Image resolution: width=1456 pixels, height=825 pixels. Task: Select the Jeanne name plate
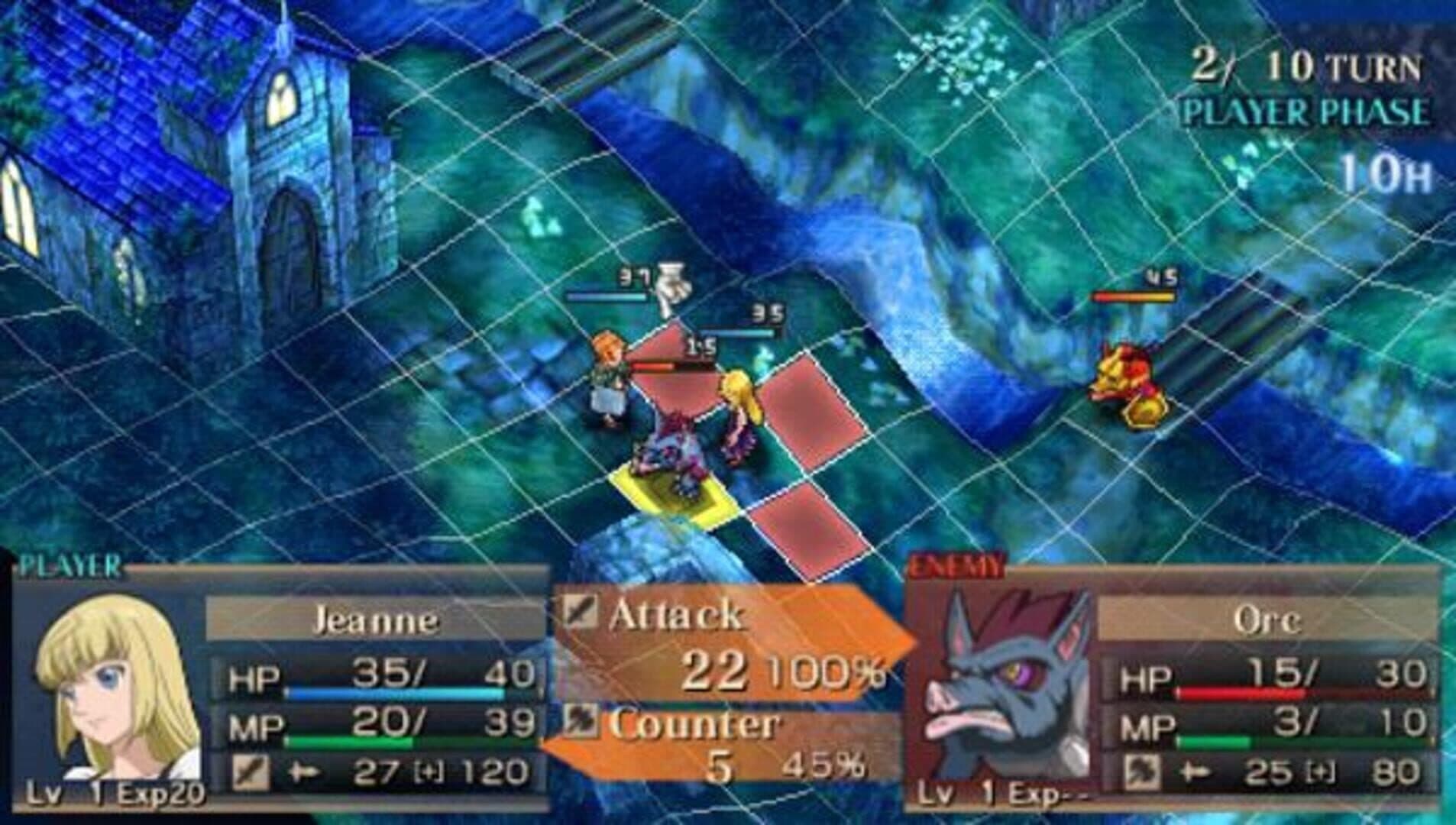(374, 620)
